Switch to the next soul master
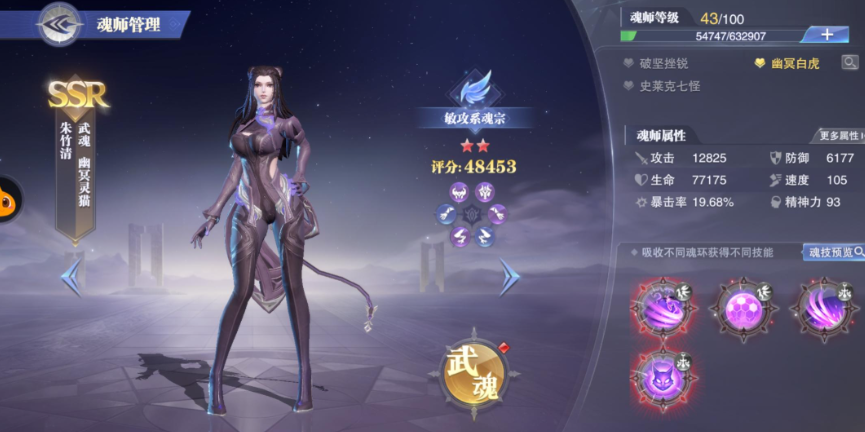Viewport: 865px width, 432px height. [x=510, y=277]
